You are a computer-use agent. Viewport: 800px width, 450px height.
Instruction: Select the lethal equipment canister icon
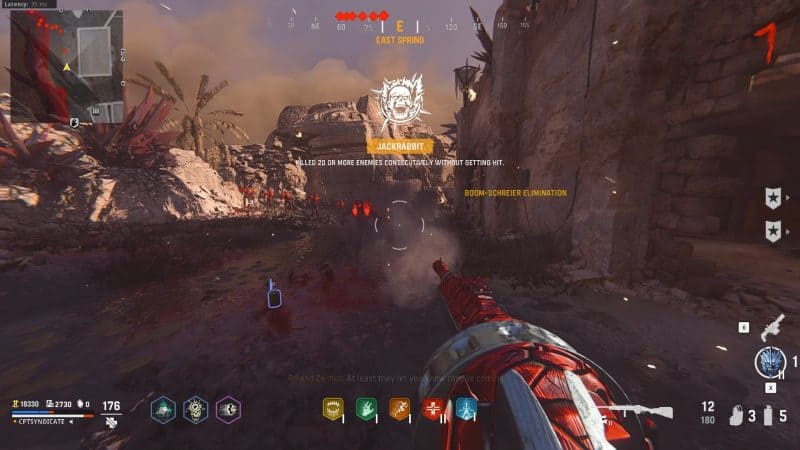pyautogui.click(x=767, y=415)
